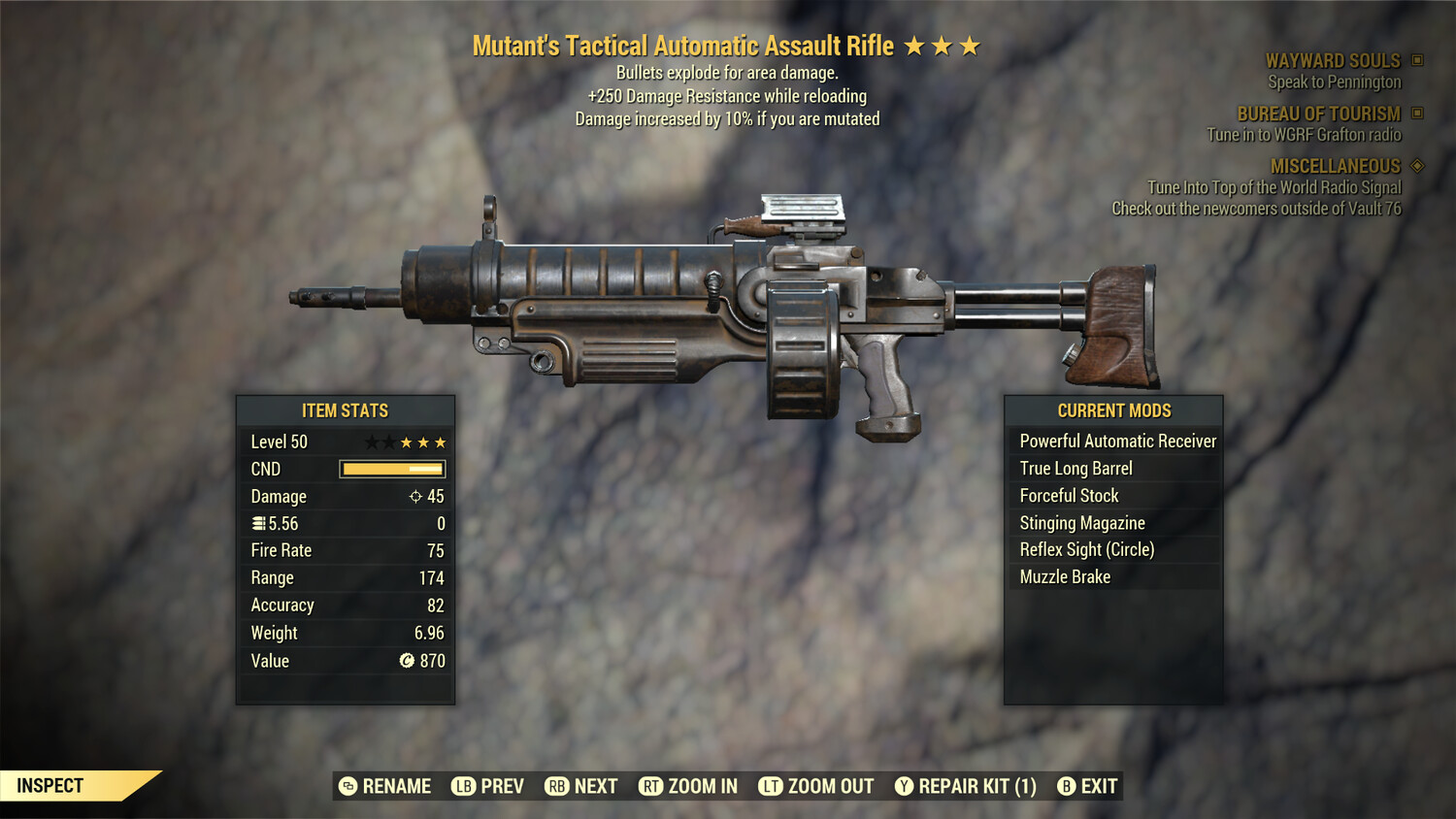This screenshot has width=1456, height=819.
Task: Click the RT button glyph for Zoom In
Action: point(650,786)
